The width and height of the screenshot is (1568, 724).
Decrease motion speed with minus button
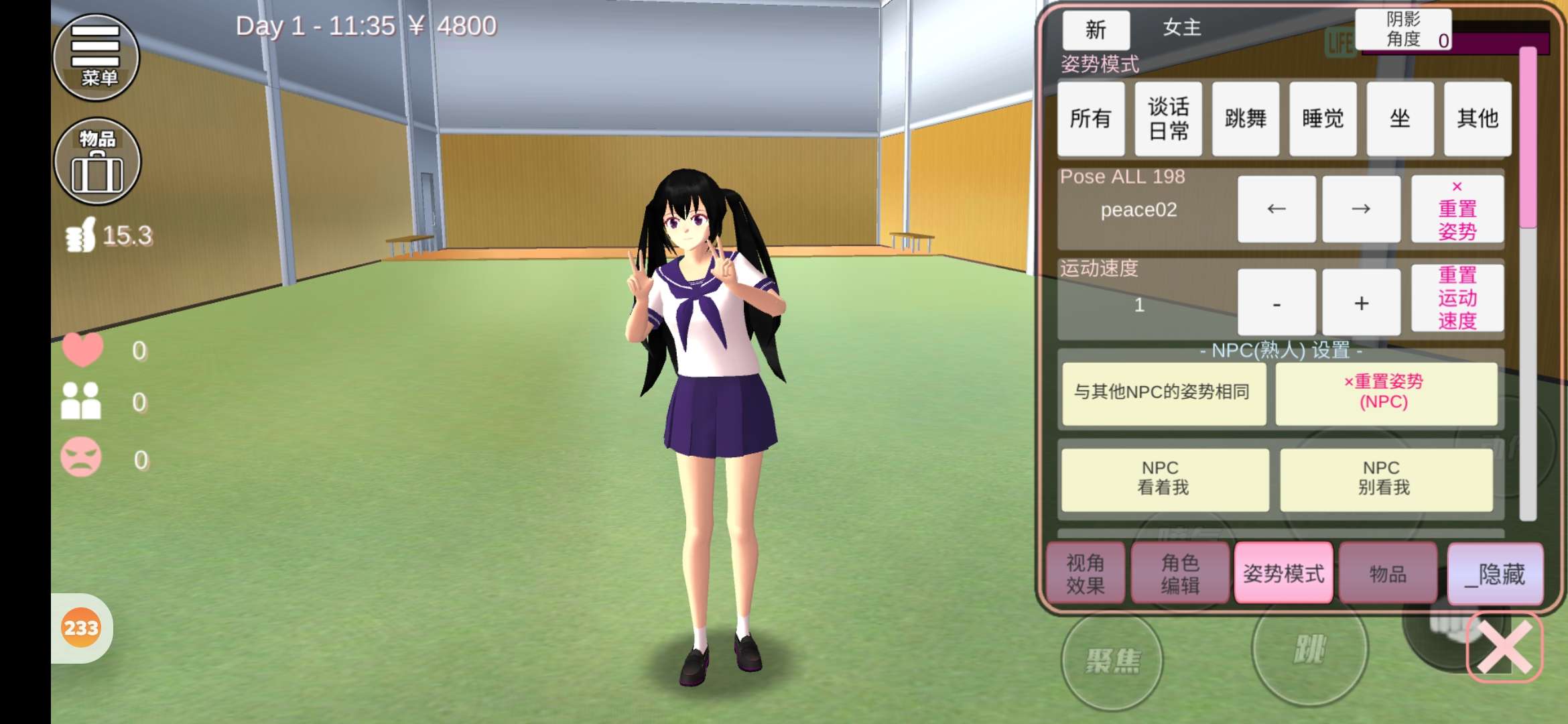1277,303
